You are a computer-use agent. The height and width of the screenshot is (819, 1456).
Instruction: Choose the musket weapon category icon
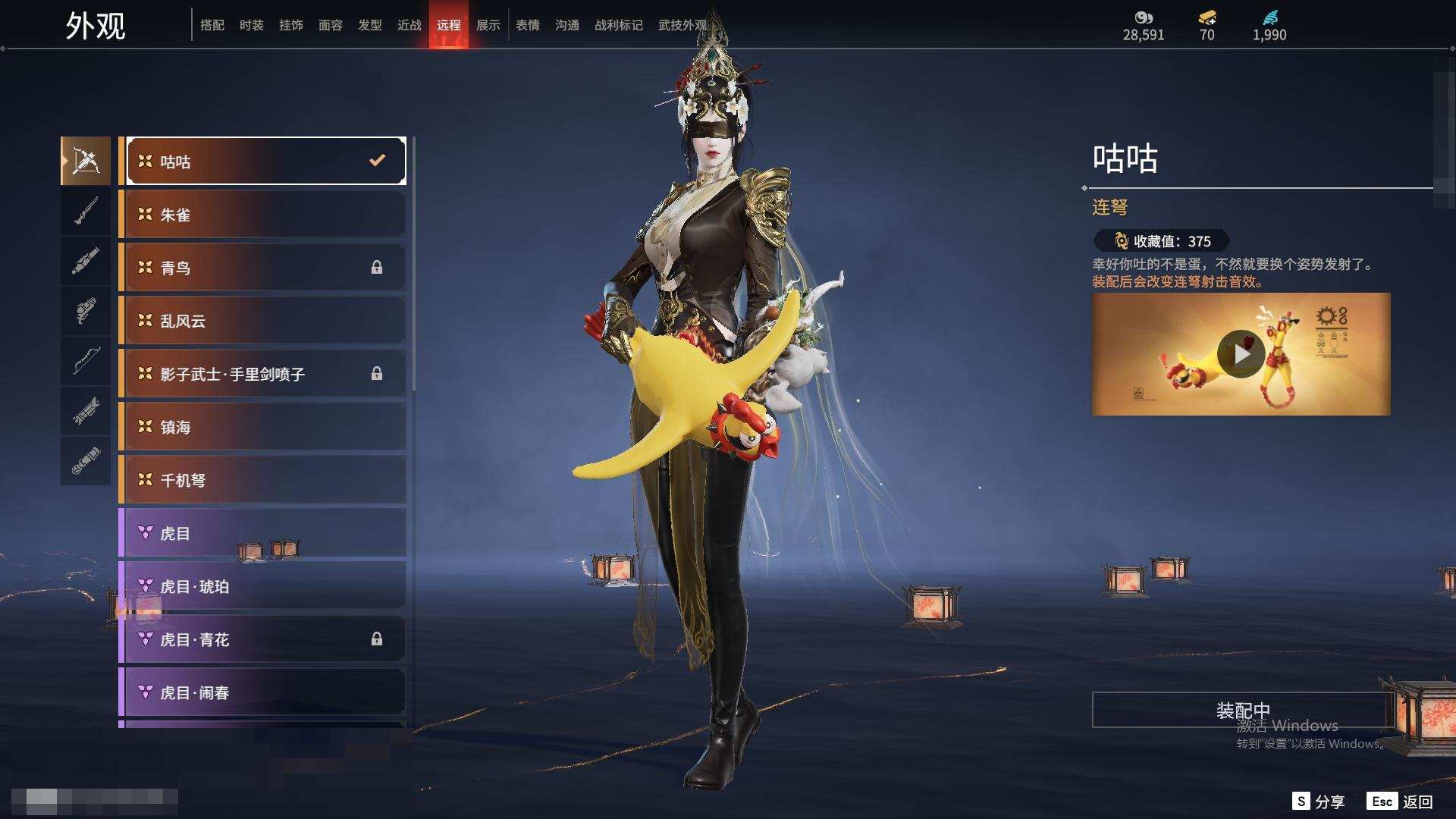click(x=86, y=211)
